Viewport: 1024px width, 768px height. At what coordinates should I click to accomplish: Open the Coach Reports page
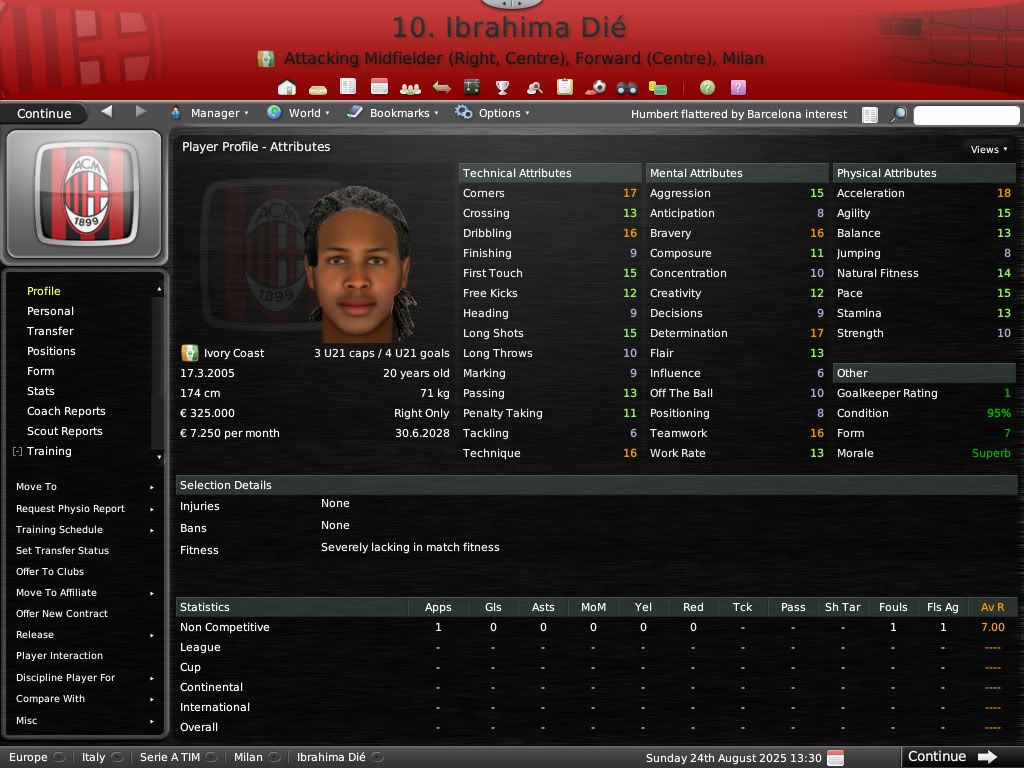(x=66, y=411)
